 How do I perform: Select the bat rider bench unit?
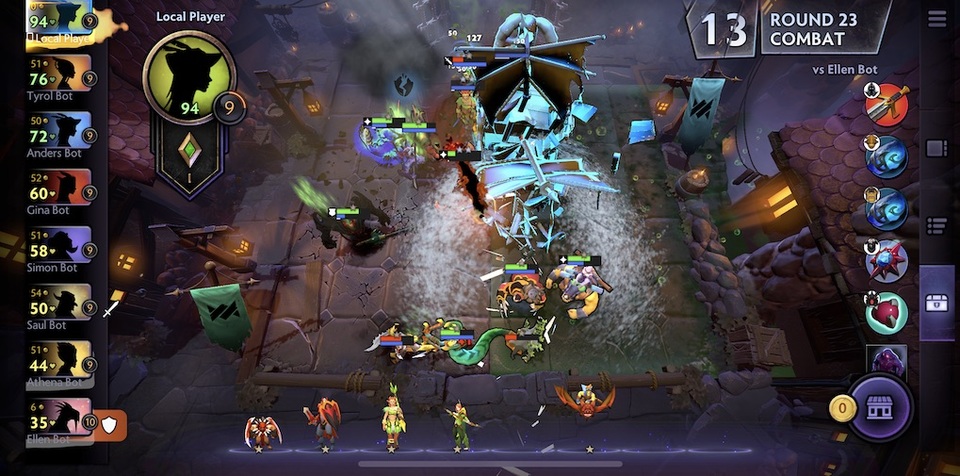[586, 402]
